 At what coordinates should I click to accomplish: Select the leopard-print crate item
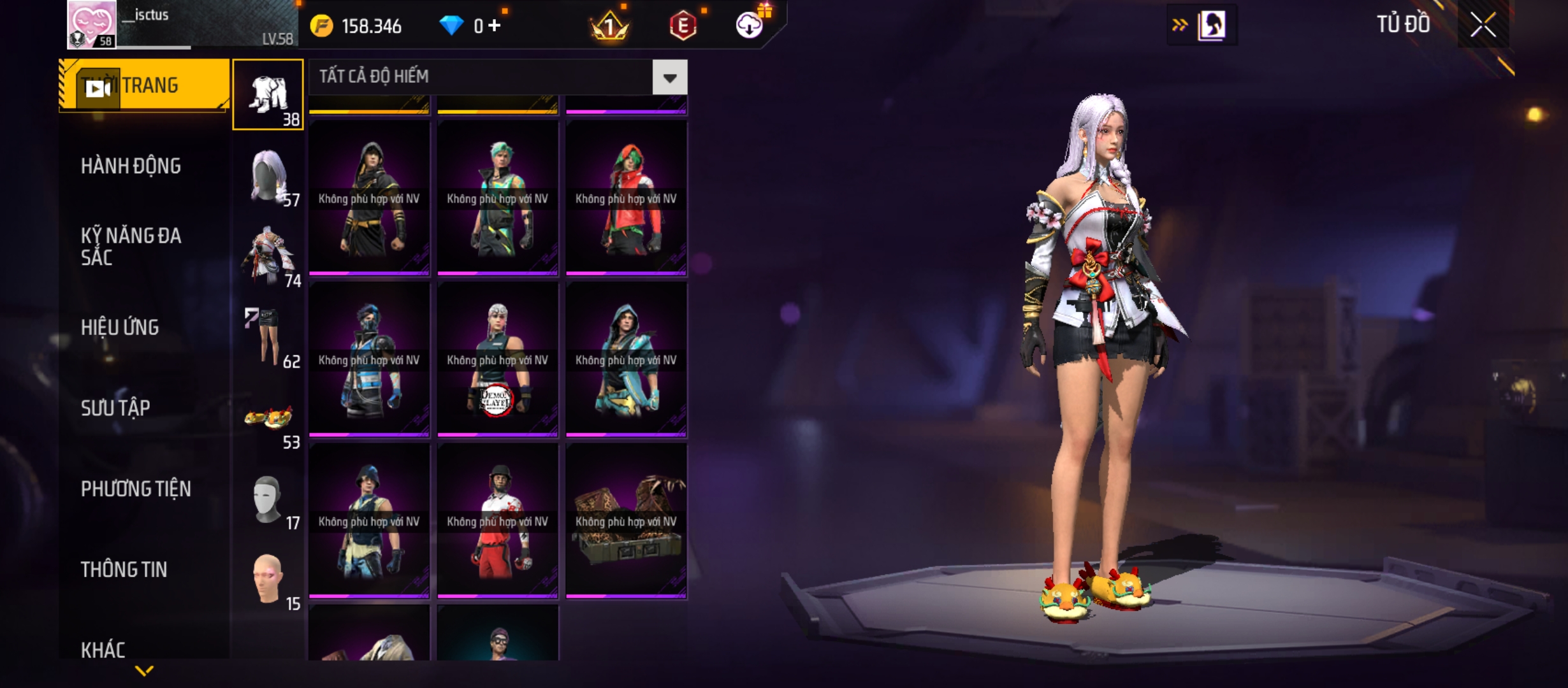click(626, 521)
